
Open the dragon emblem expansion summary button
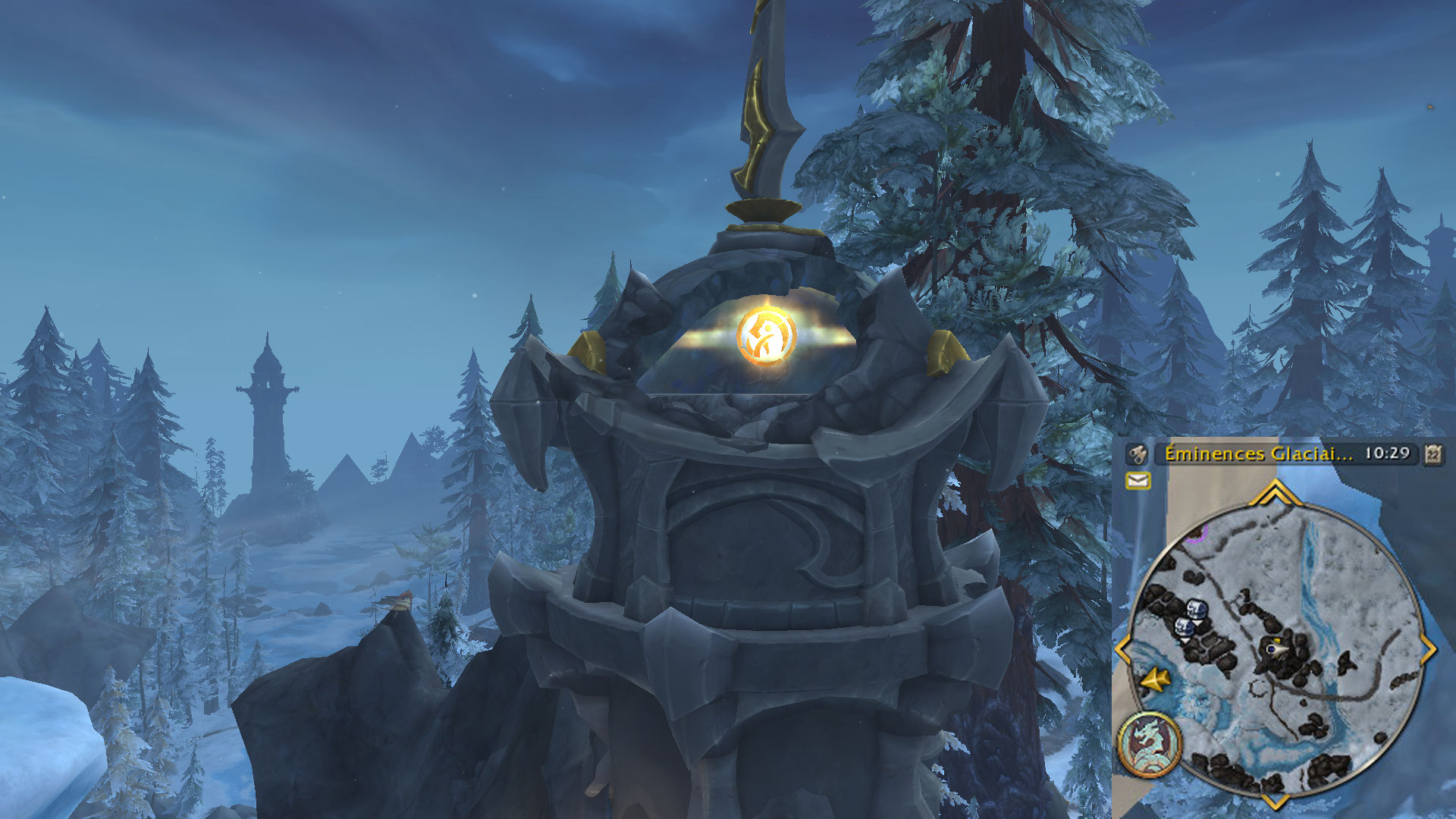[x=1150, y=745]
